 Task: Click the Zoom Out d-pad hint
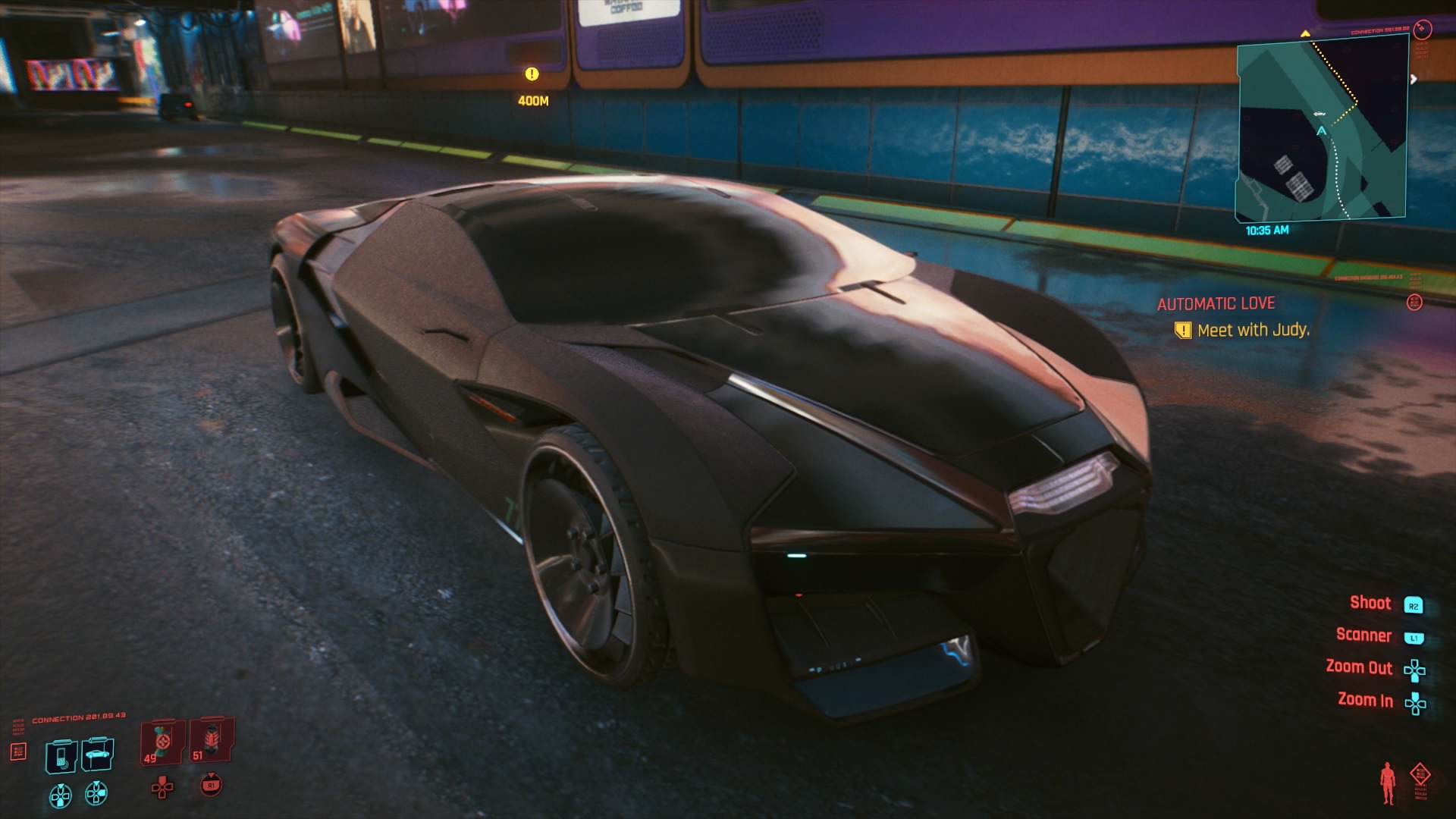tap(1414, 670)
